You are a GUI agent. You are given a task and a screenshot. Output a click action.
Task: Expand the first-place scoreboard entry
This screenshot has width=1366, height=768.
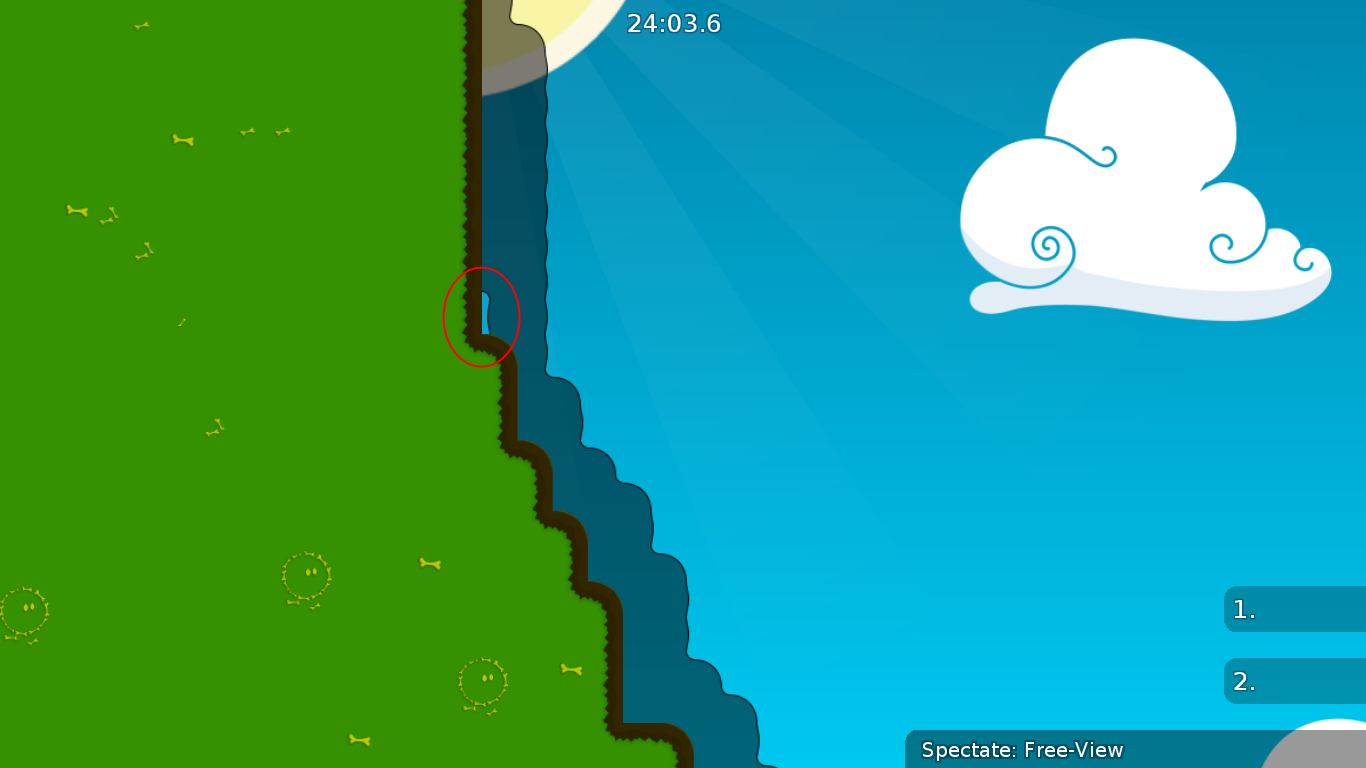(1295, 608)
